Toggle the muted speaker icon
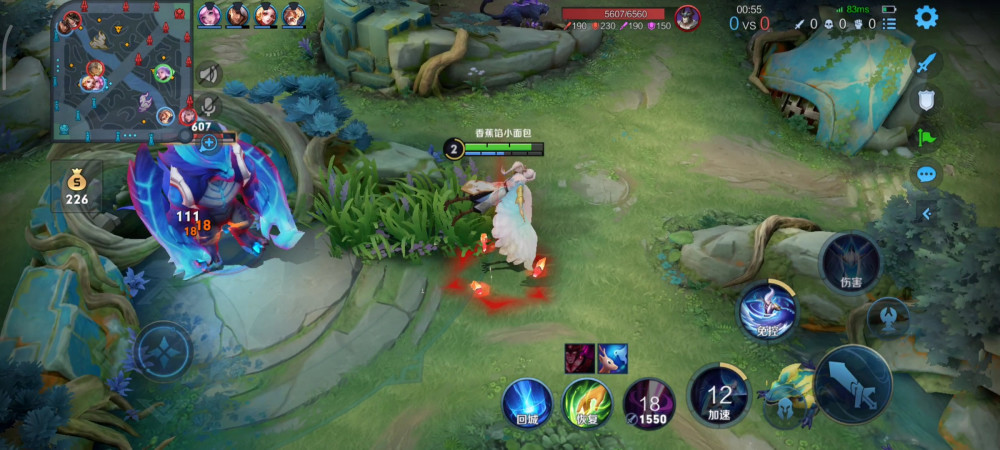This screenshot has width=1000, height=450. pos(208,74)
